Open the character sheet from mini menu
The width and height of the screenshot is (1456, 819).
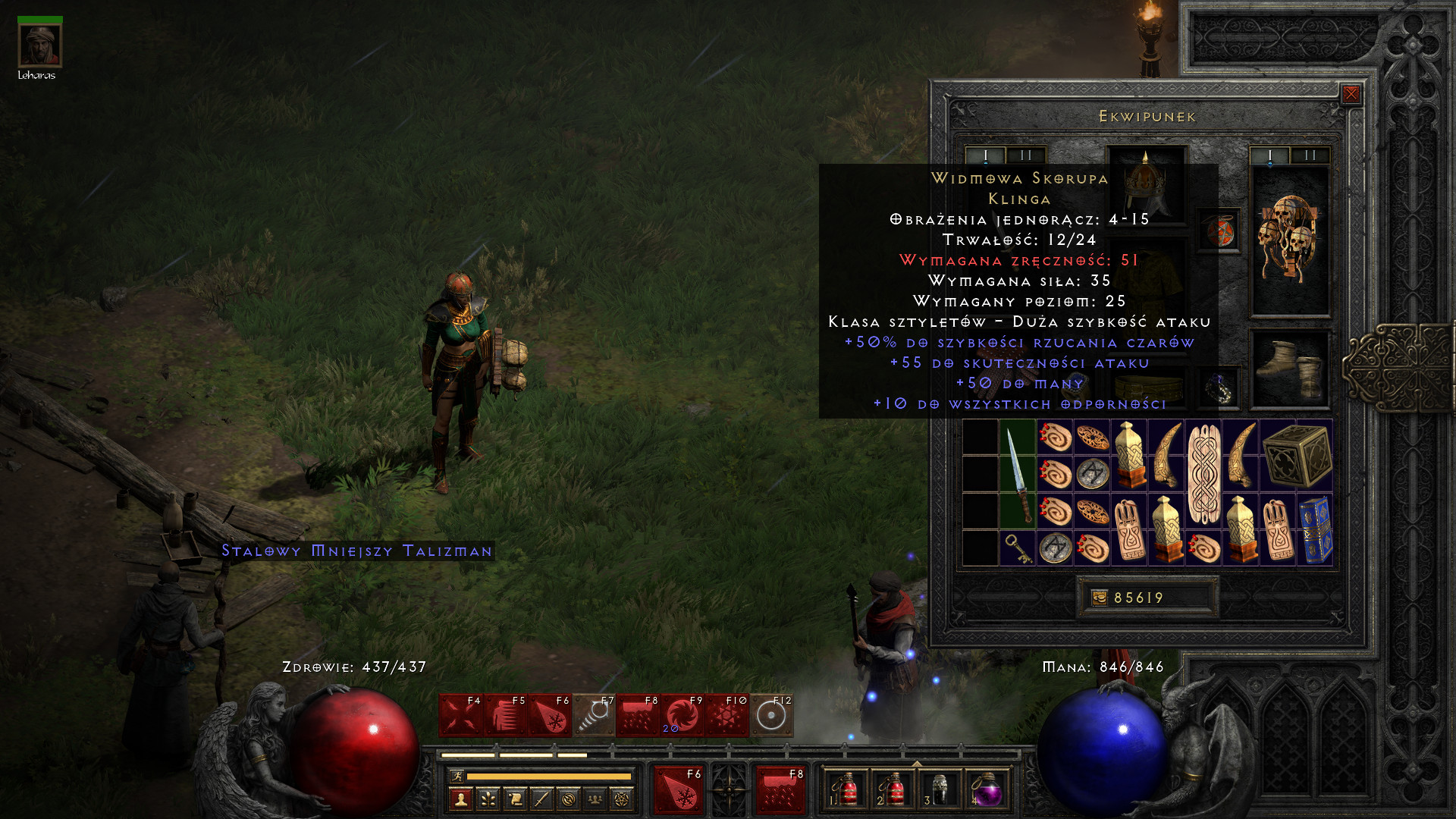pos(461,799)
